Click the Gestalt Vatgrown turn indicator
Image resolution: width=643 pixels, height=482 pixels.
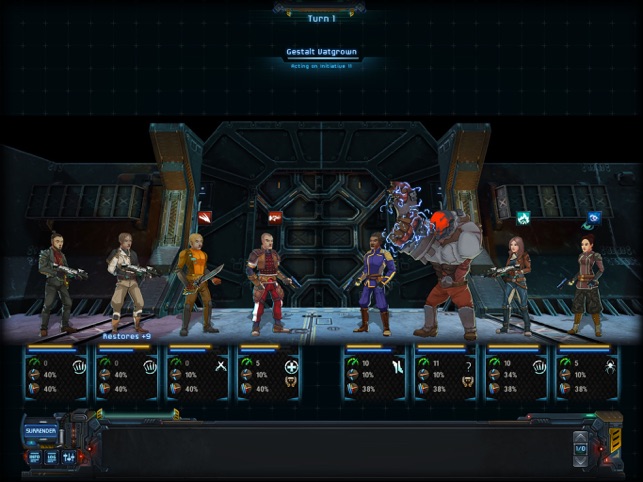click(x=321, y=52)
